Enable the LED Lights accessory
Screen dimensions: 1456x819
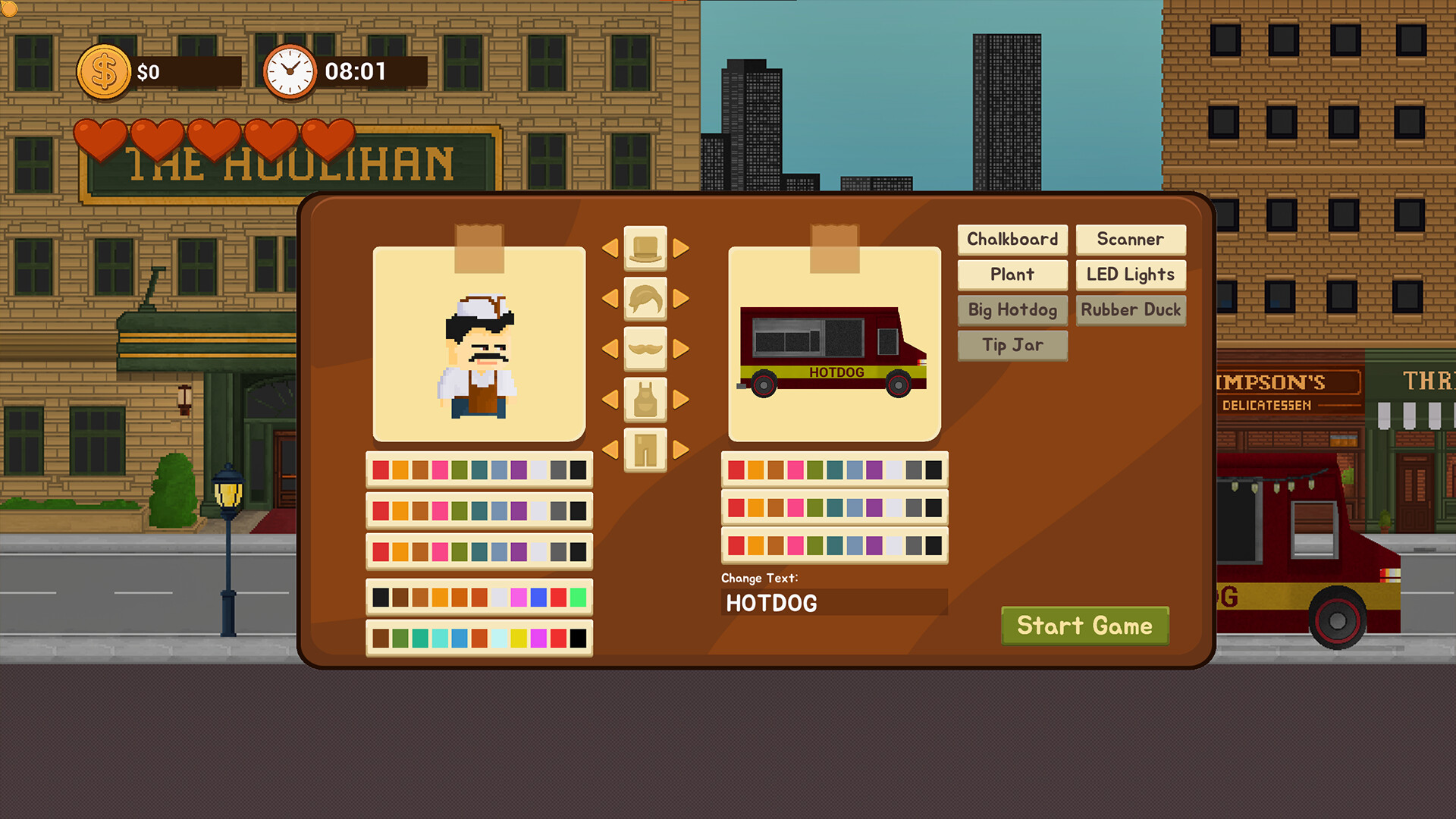1130,275
